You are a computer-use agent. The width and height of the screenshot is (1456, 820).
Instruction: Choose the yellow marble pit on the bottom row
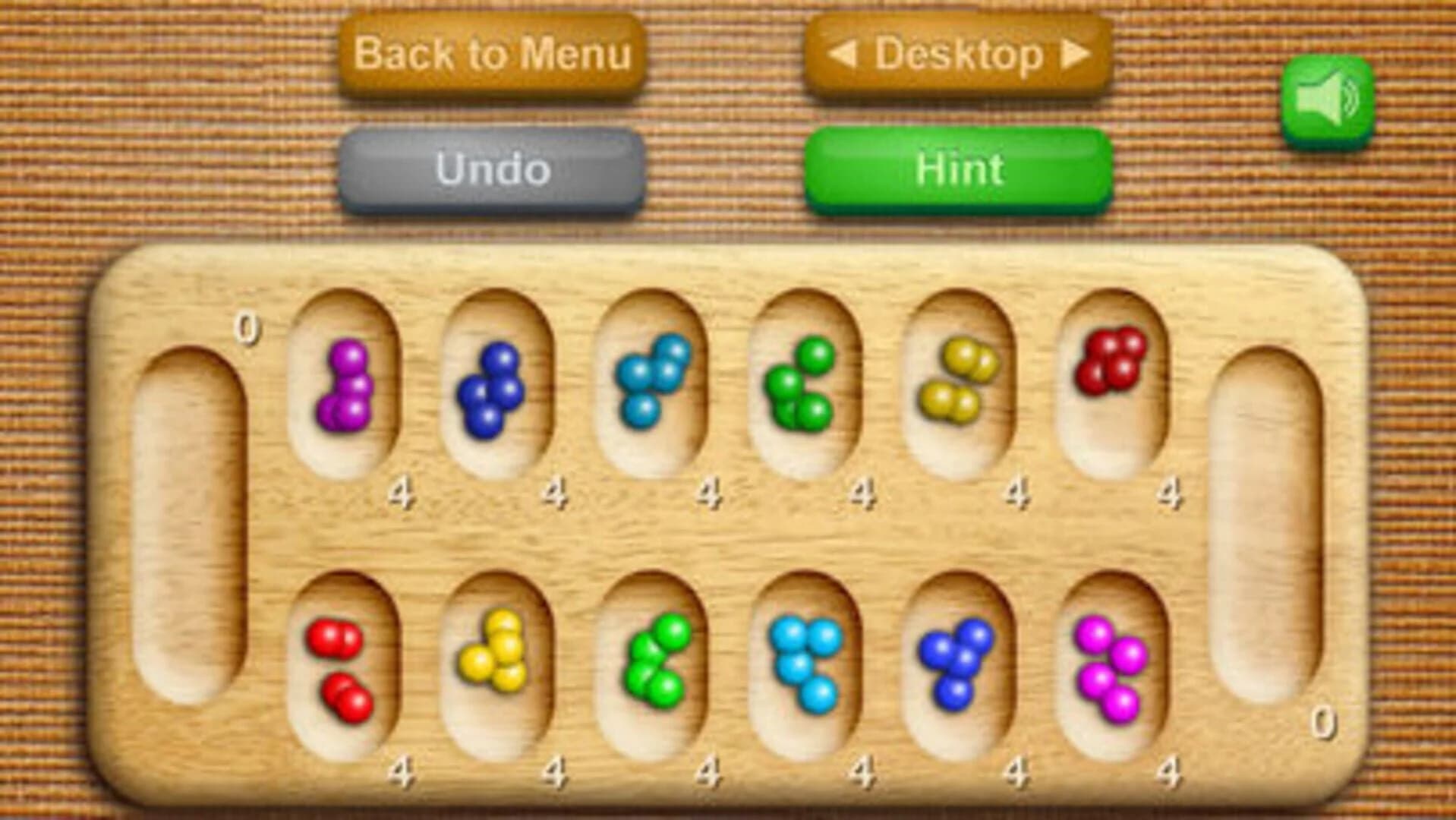click(x=493, y=661)
